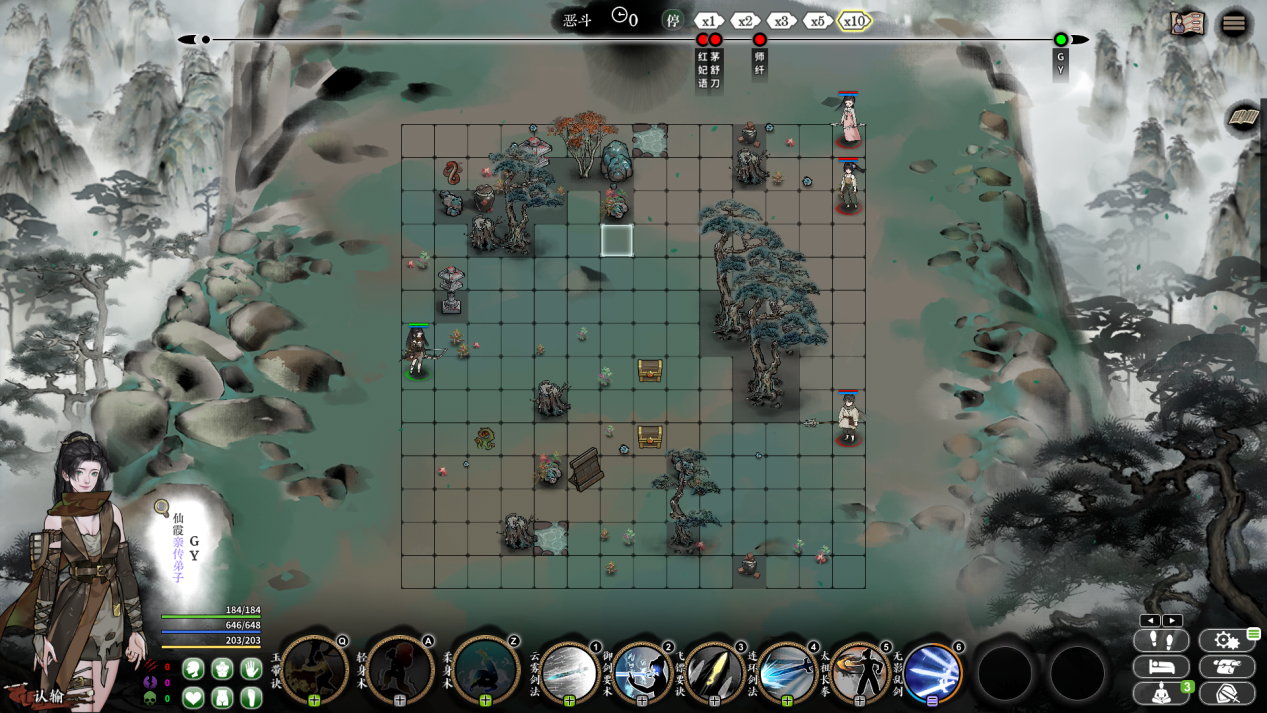The width and height of the screenshot is (1267, 713).
Task: Use the 御剑要术 skill in slot 2
Action: 642,671
